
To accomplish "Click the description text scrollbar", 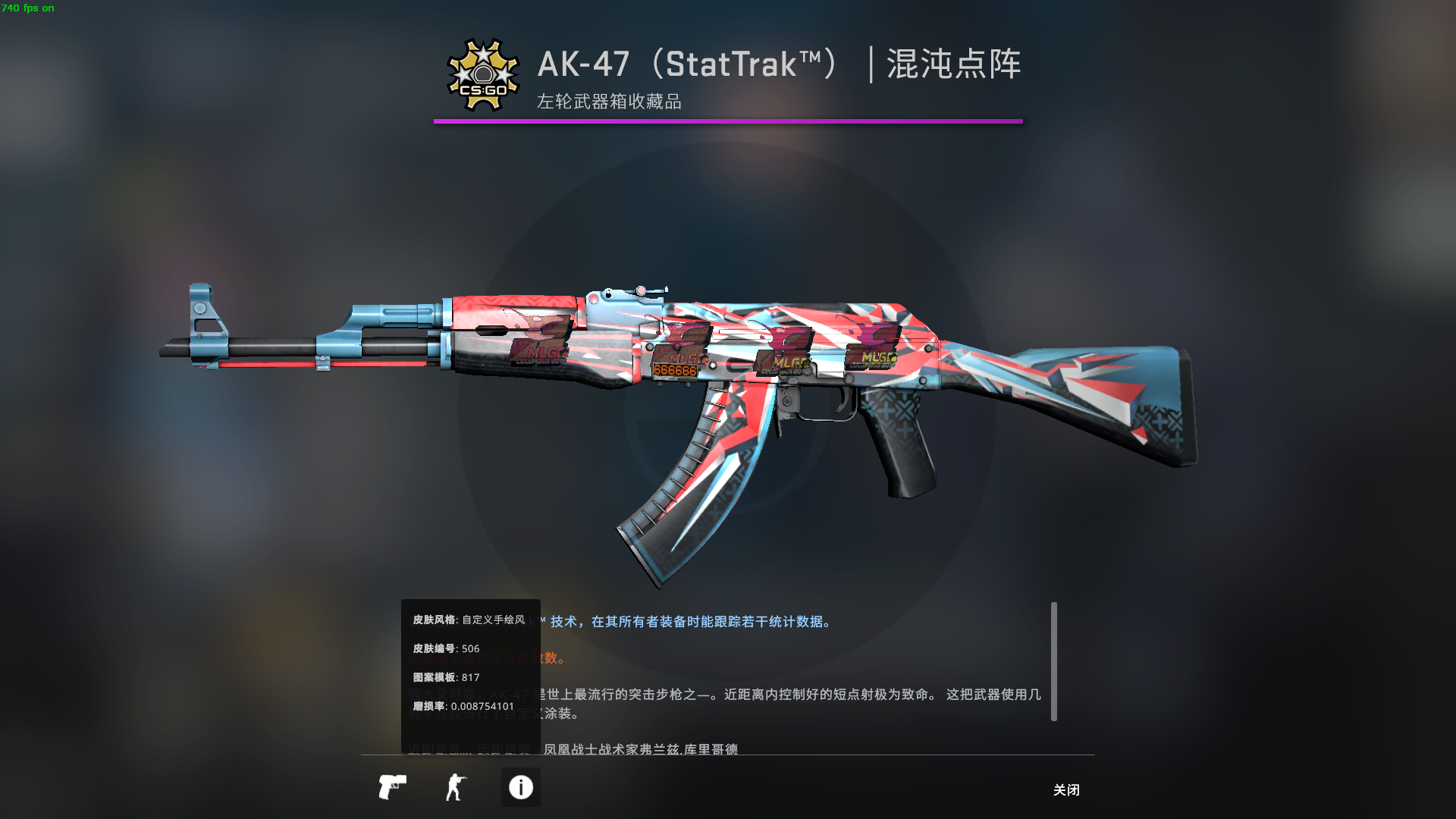I will (1053, 661).
